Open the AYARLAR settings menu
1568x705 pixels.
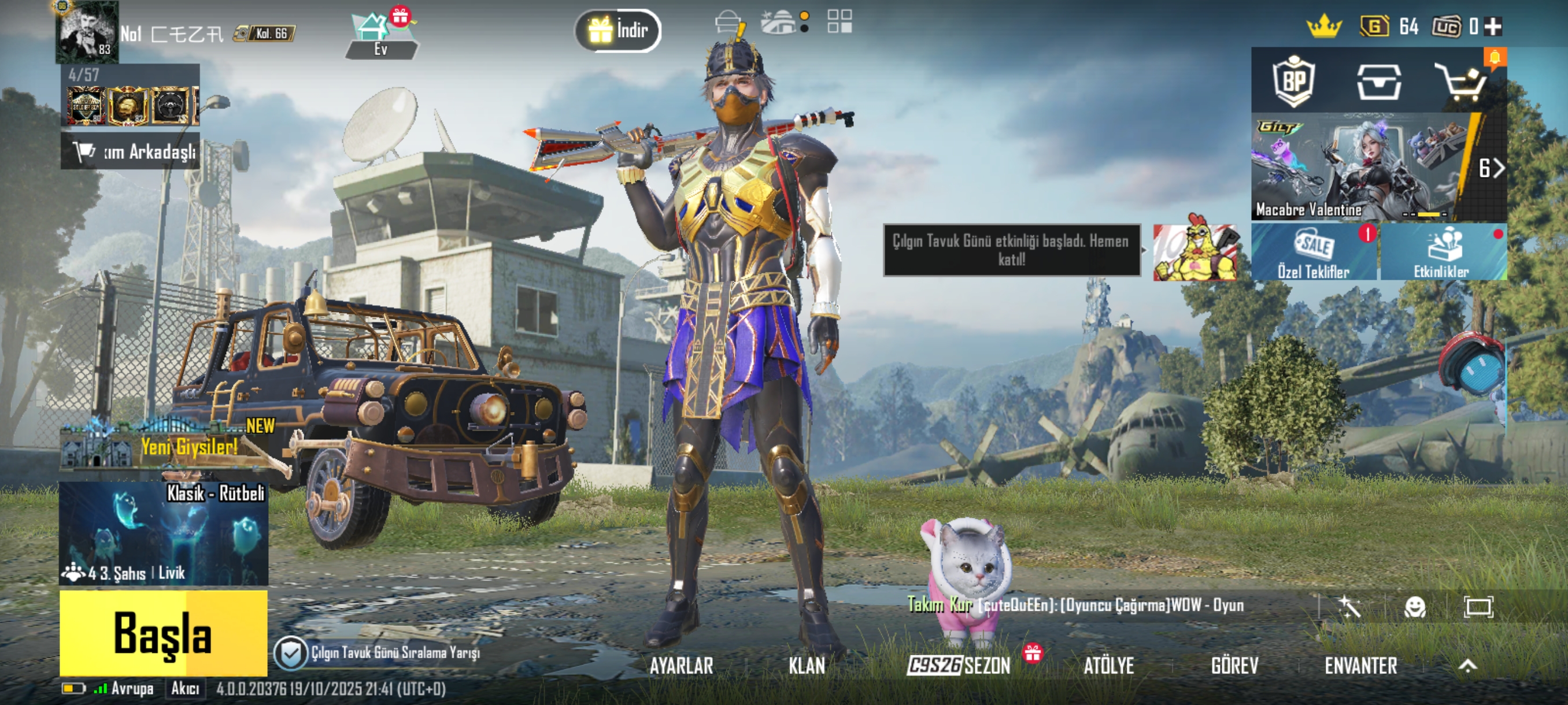tap(681, 666)
